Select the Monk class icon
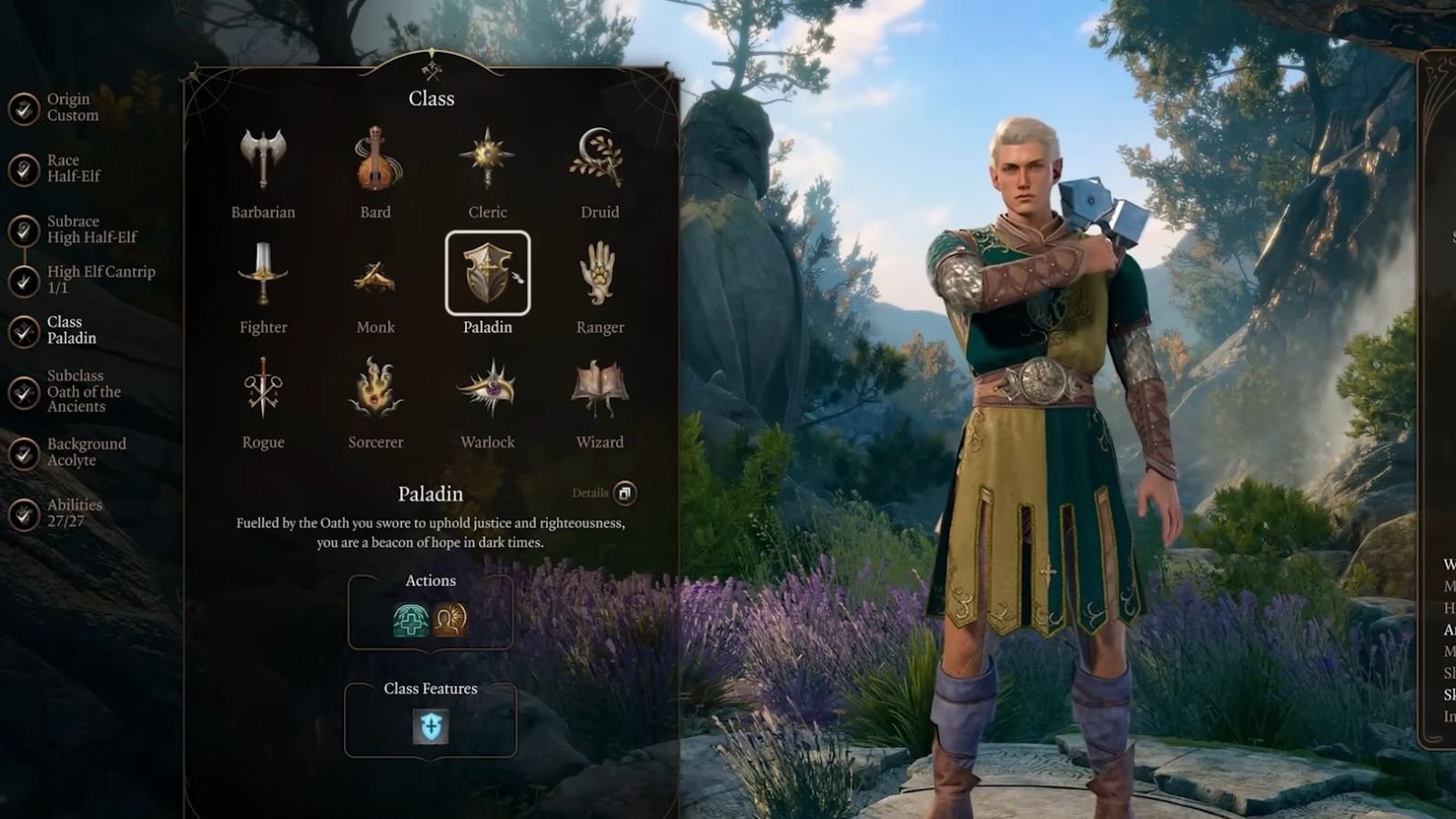 click(375, 275)
